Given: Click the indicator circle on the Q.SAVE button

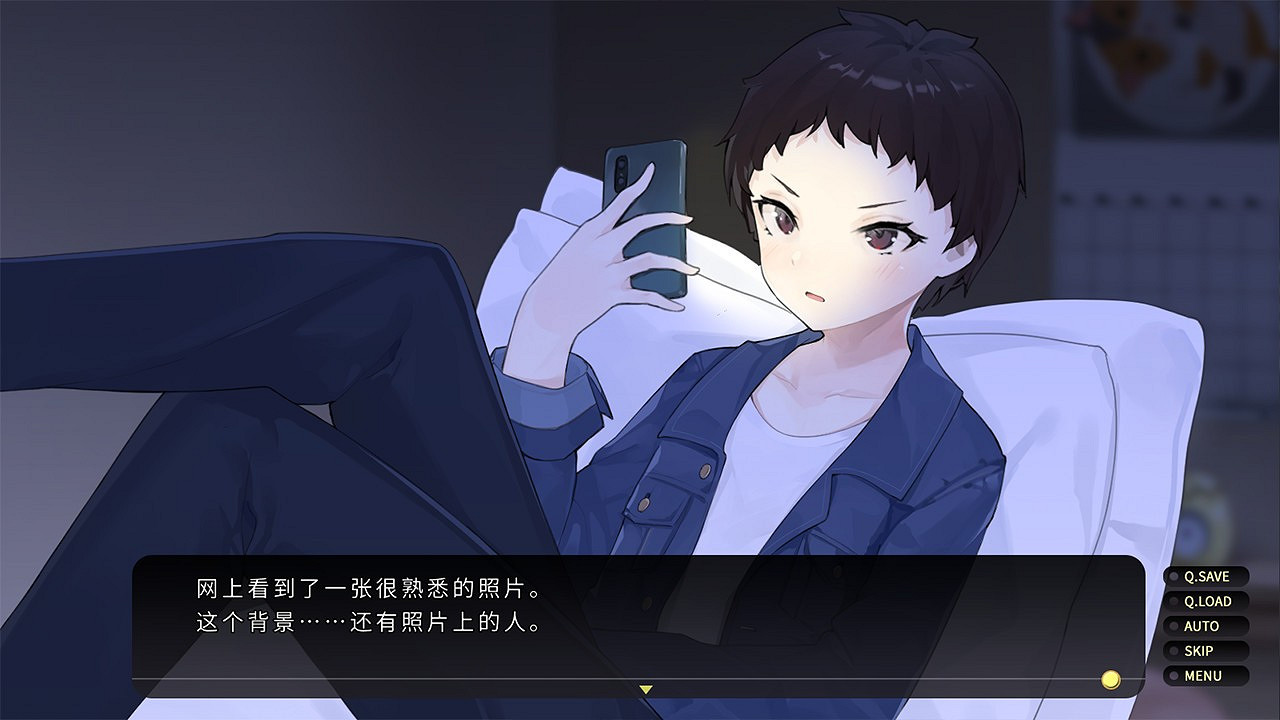Looking at the screenshot, I should point(1173,577).
